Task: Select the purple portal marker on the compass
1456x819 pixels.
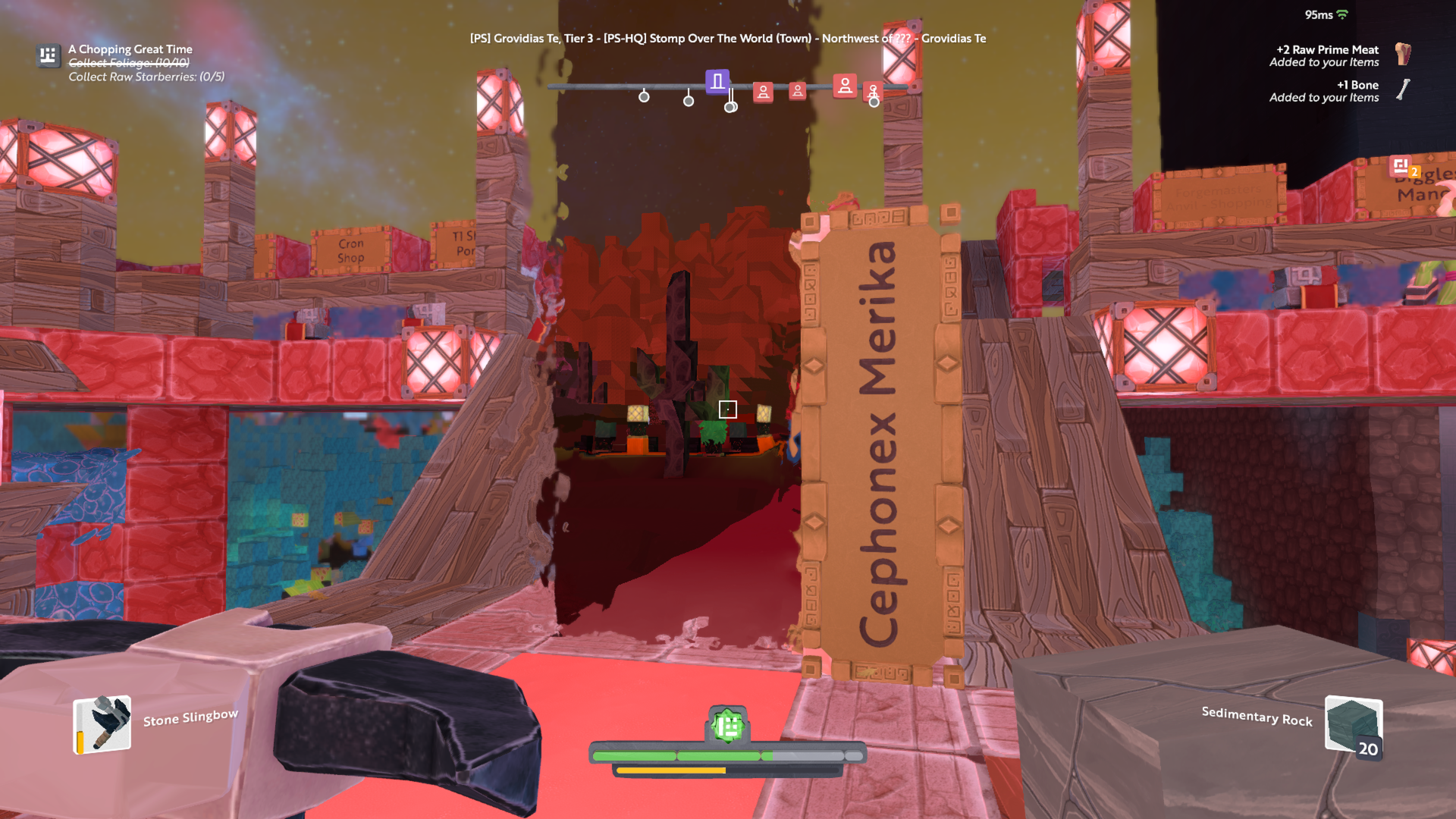Action: (x=717, y=80)
